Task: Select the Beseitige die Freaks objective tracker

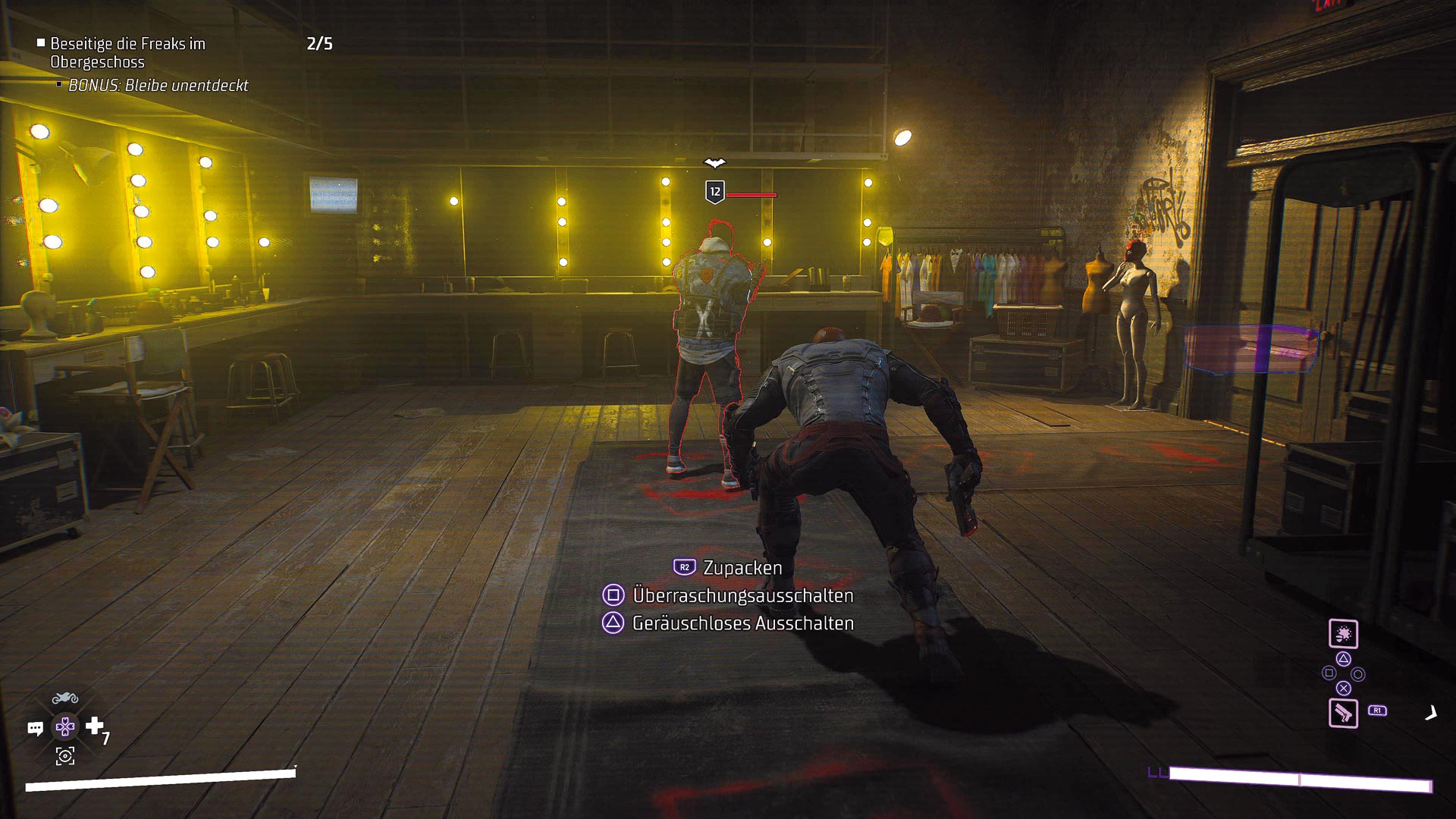Action: [127, 52]
